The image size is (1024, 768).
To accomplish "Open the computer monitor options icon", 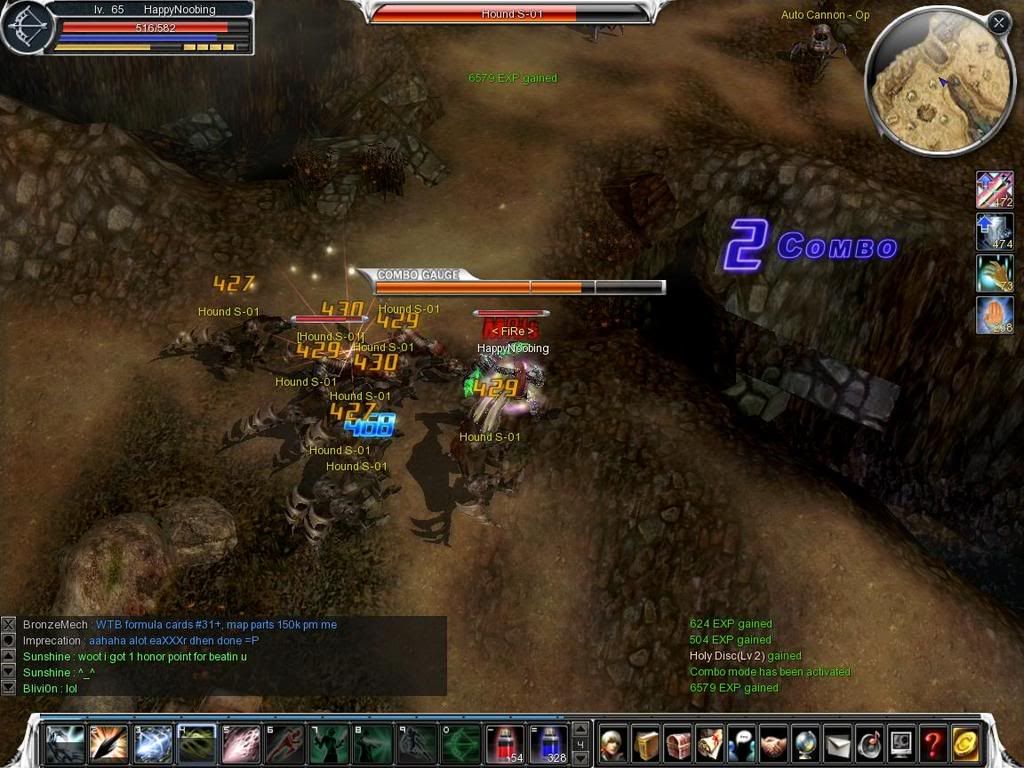I will coord(902,744).
